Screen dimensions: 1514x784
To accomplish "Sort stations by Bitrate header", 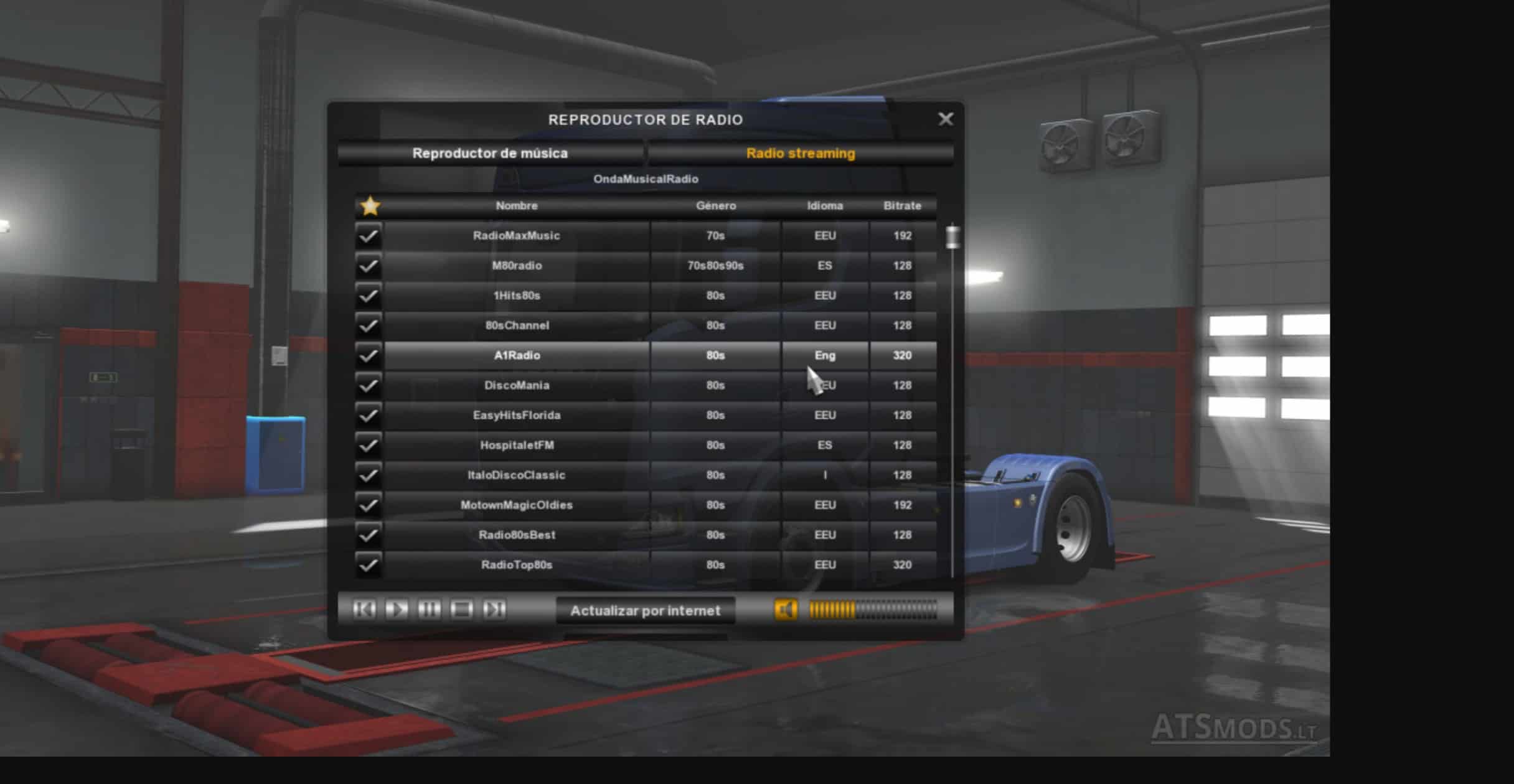I will tap(902, 205).
